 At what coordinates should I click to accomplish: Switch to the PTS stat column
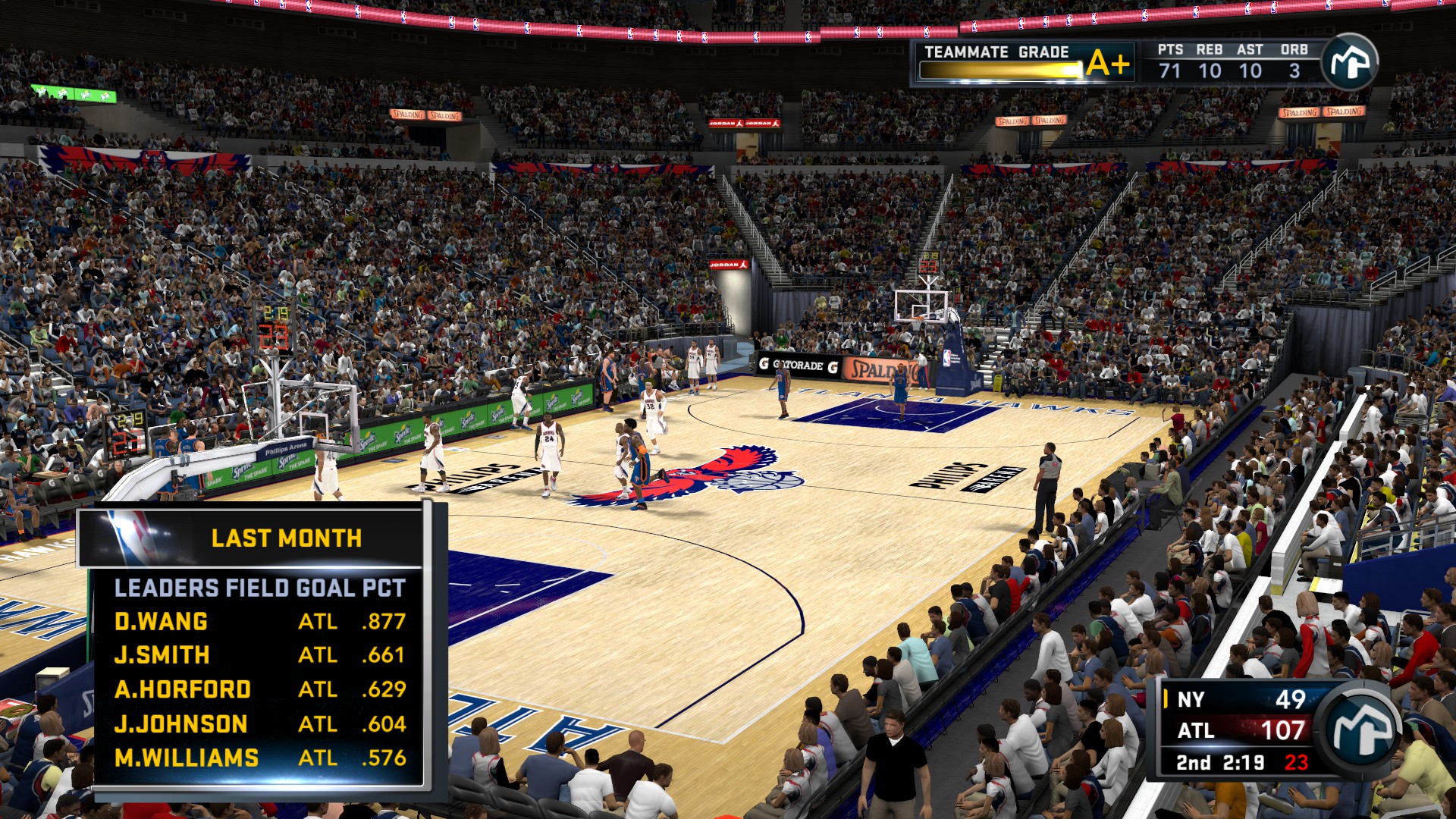(x=1171, y=50)
